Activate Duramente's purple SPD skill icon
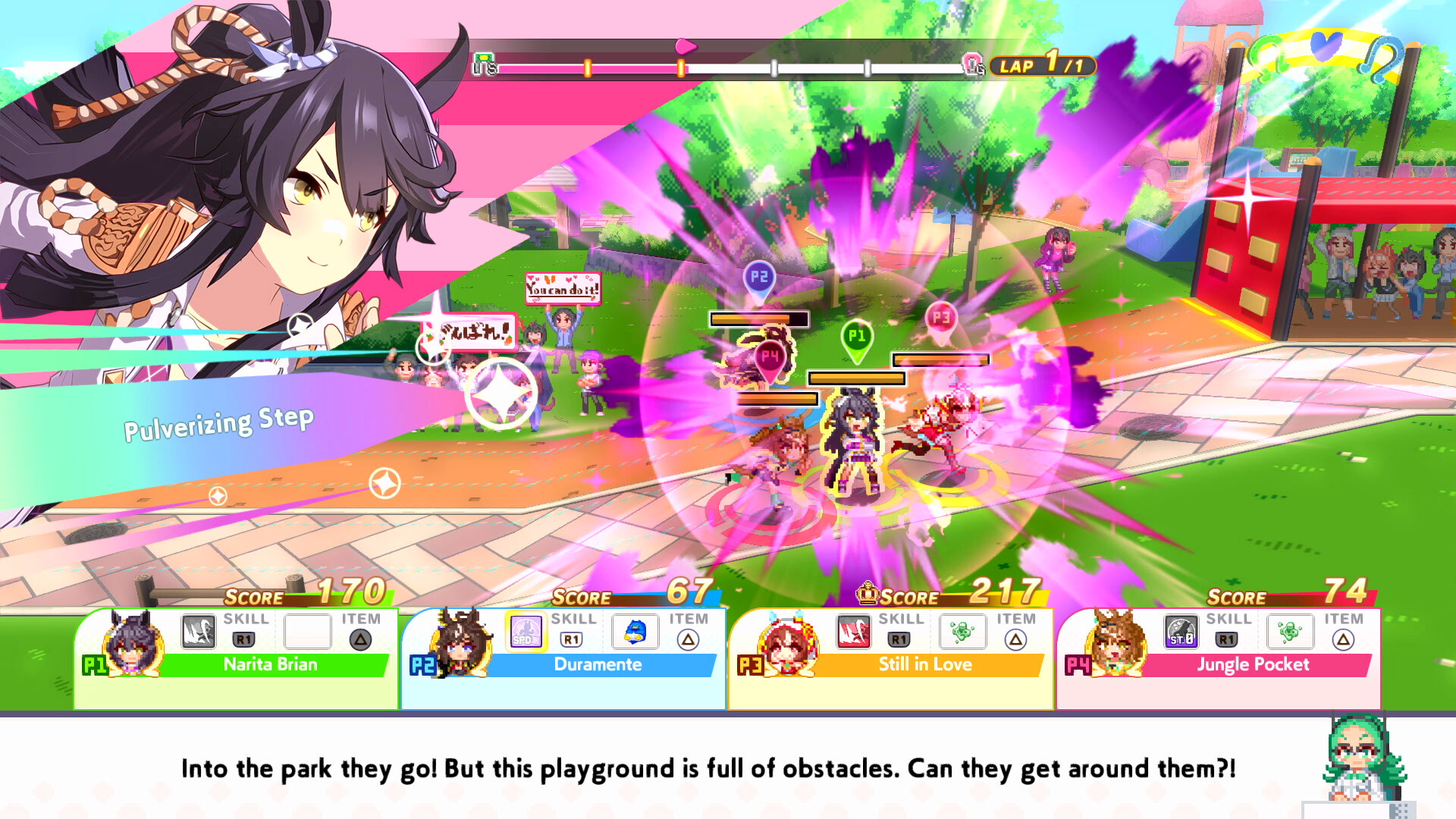This screenshot has height=819, width=1456. [526, 632]
